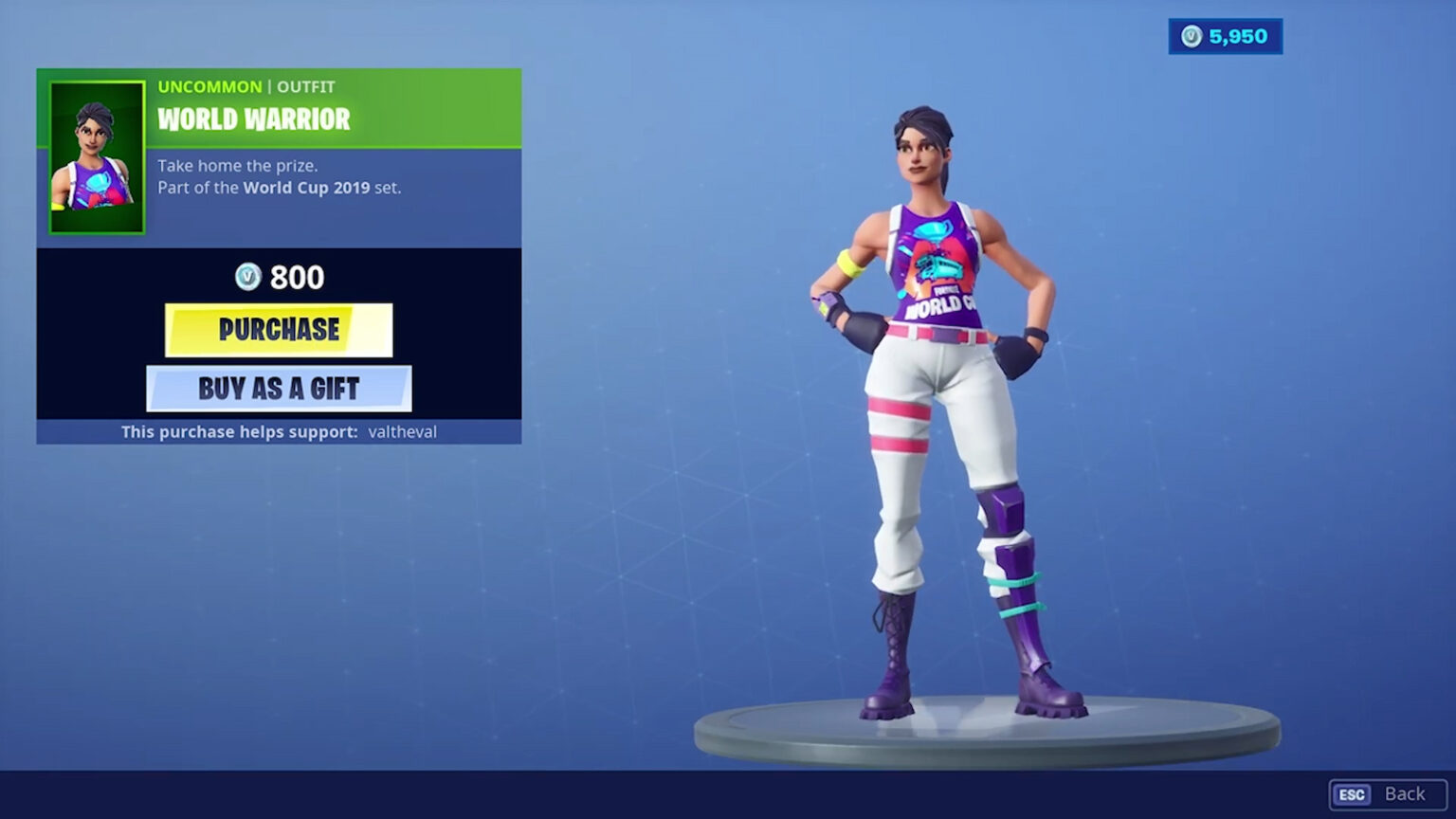This screenshot has width=1456, height=819.
Task: Open the valtheval creator support name
Action: click(x=402, y=431)
